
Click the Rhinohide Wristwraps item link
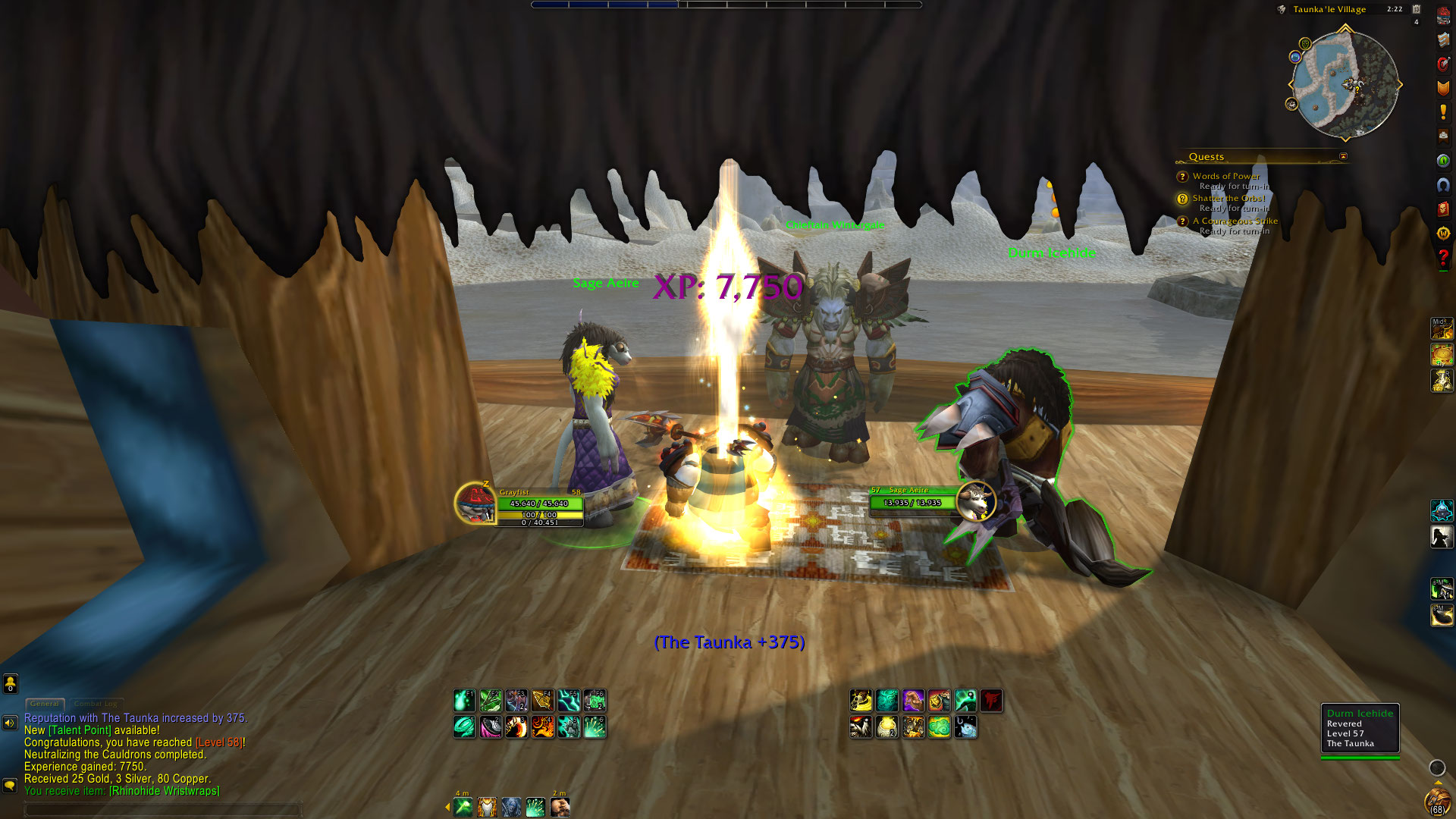pyautogui.click(x=165, y=791)
